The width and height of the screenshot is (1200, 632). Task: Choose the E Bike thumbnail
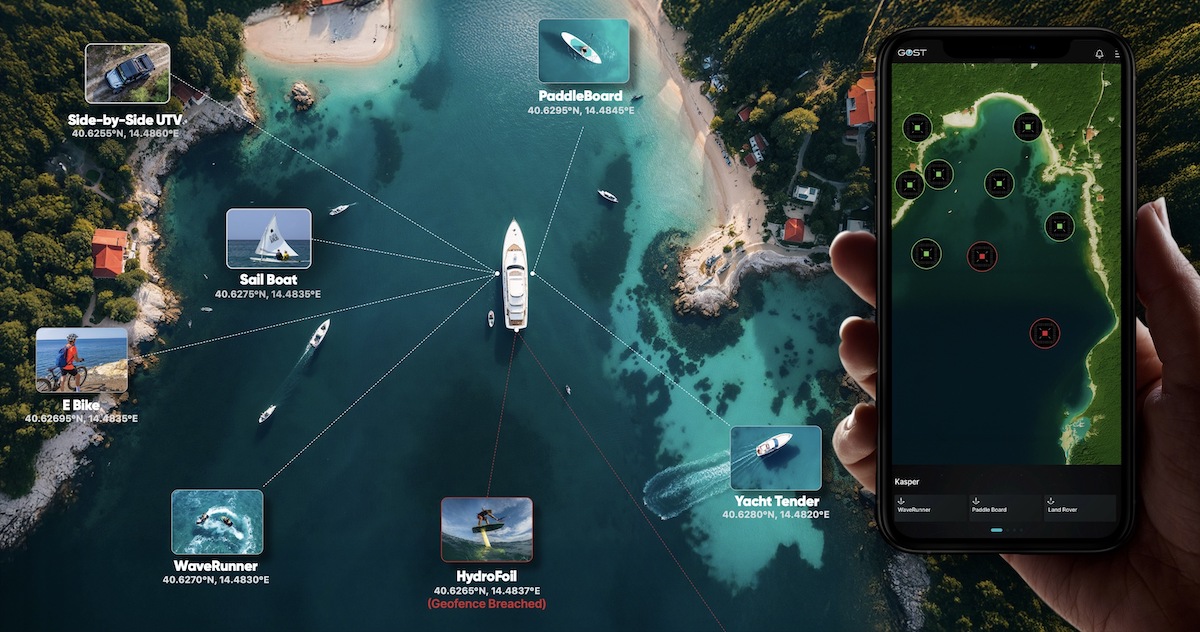tap(81, 360)
